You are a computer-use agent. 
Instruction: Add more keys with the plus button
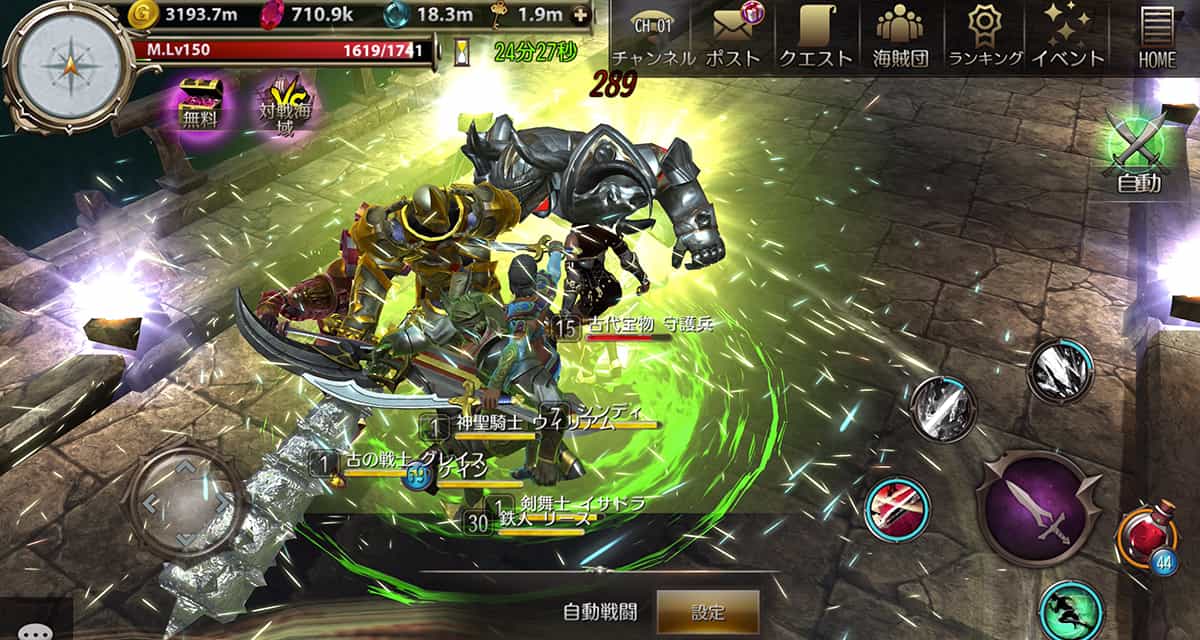578,15
